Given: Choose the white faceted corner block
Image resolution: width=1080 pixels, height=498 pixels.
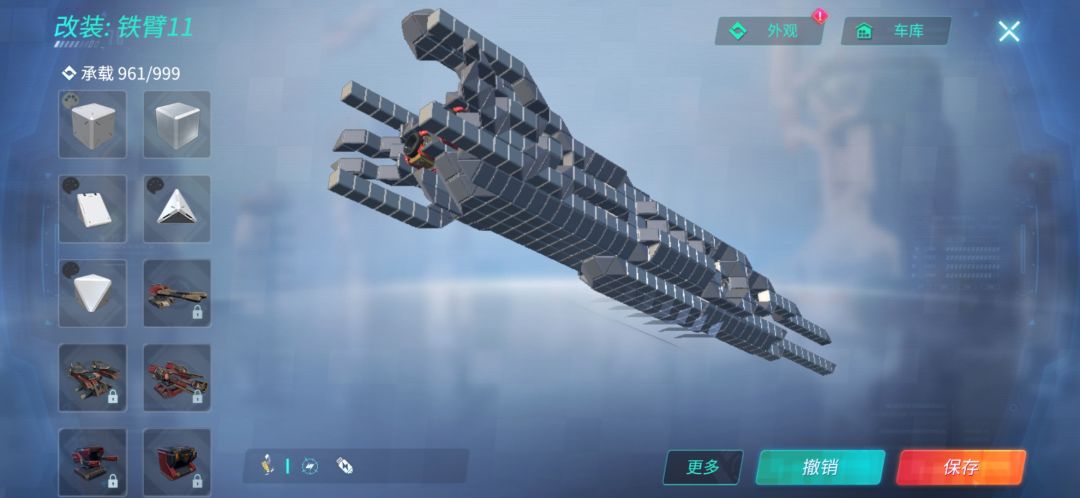Looking at the screenshot, I should pos(93,293).
